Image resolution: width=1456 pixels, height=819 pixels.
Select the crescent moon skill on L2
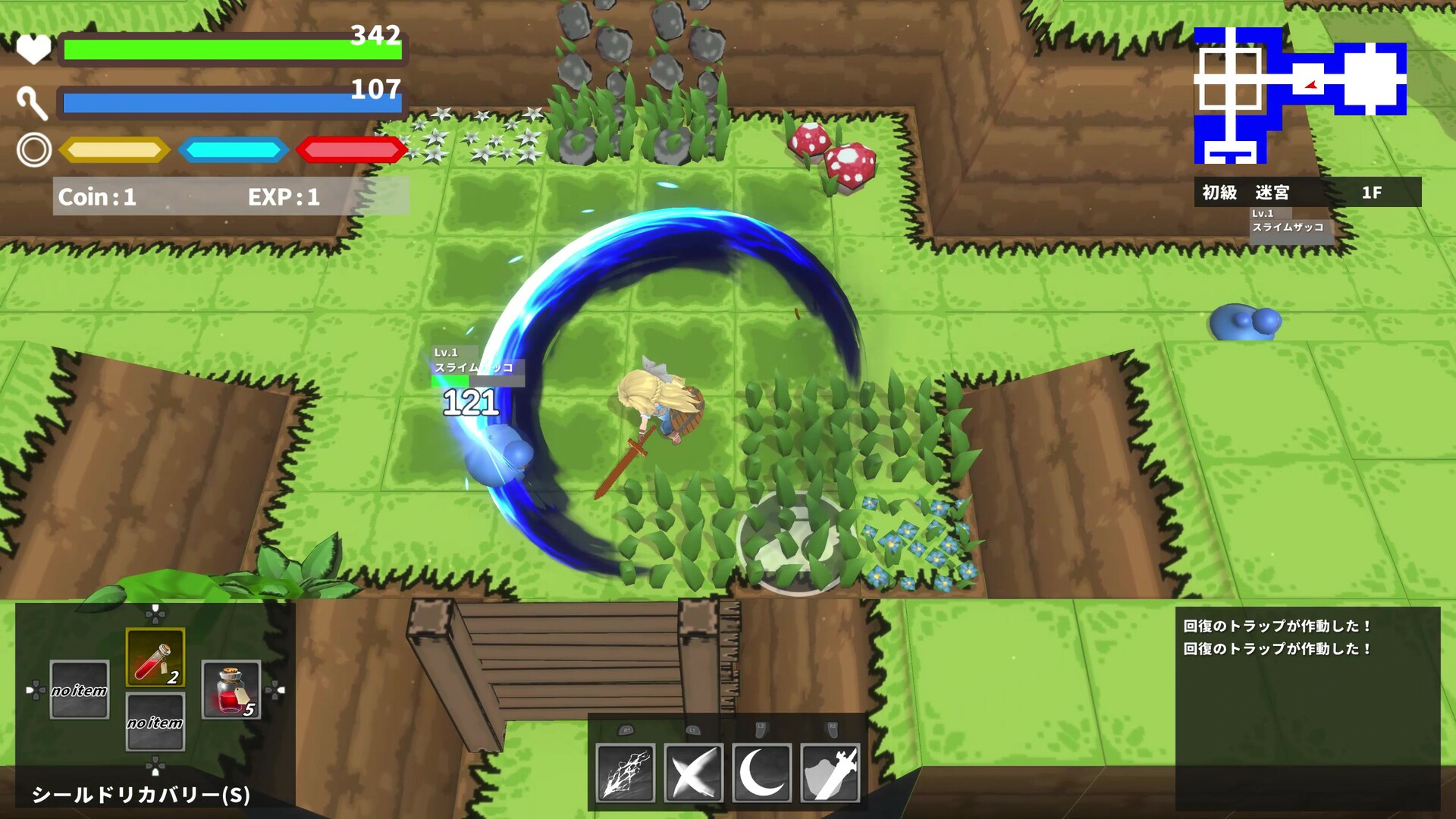[761, 770]
